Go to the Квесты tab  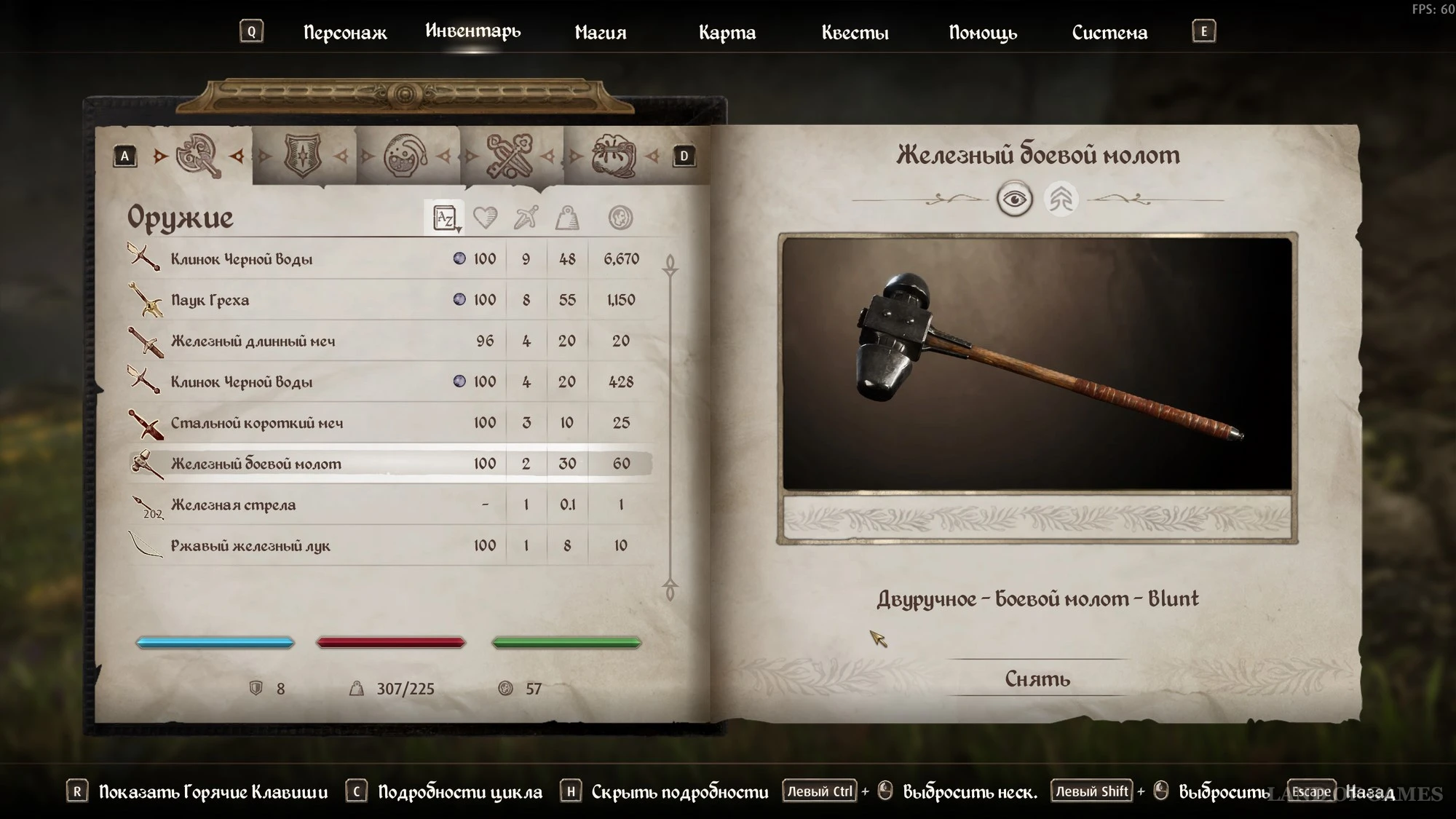(x=855, y=33)
